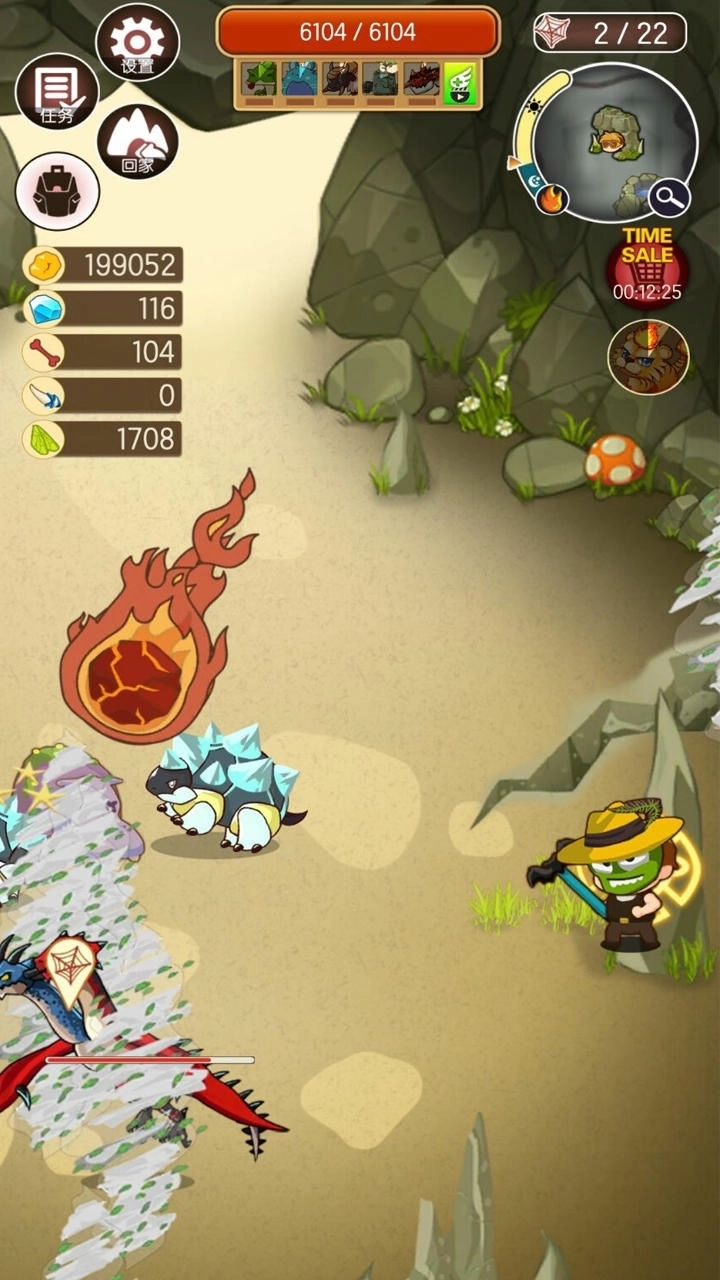
Task: Tap the blue gem currency counter
Action: click(102, 309)
